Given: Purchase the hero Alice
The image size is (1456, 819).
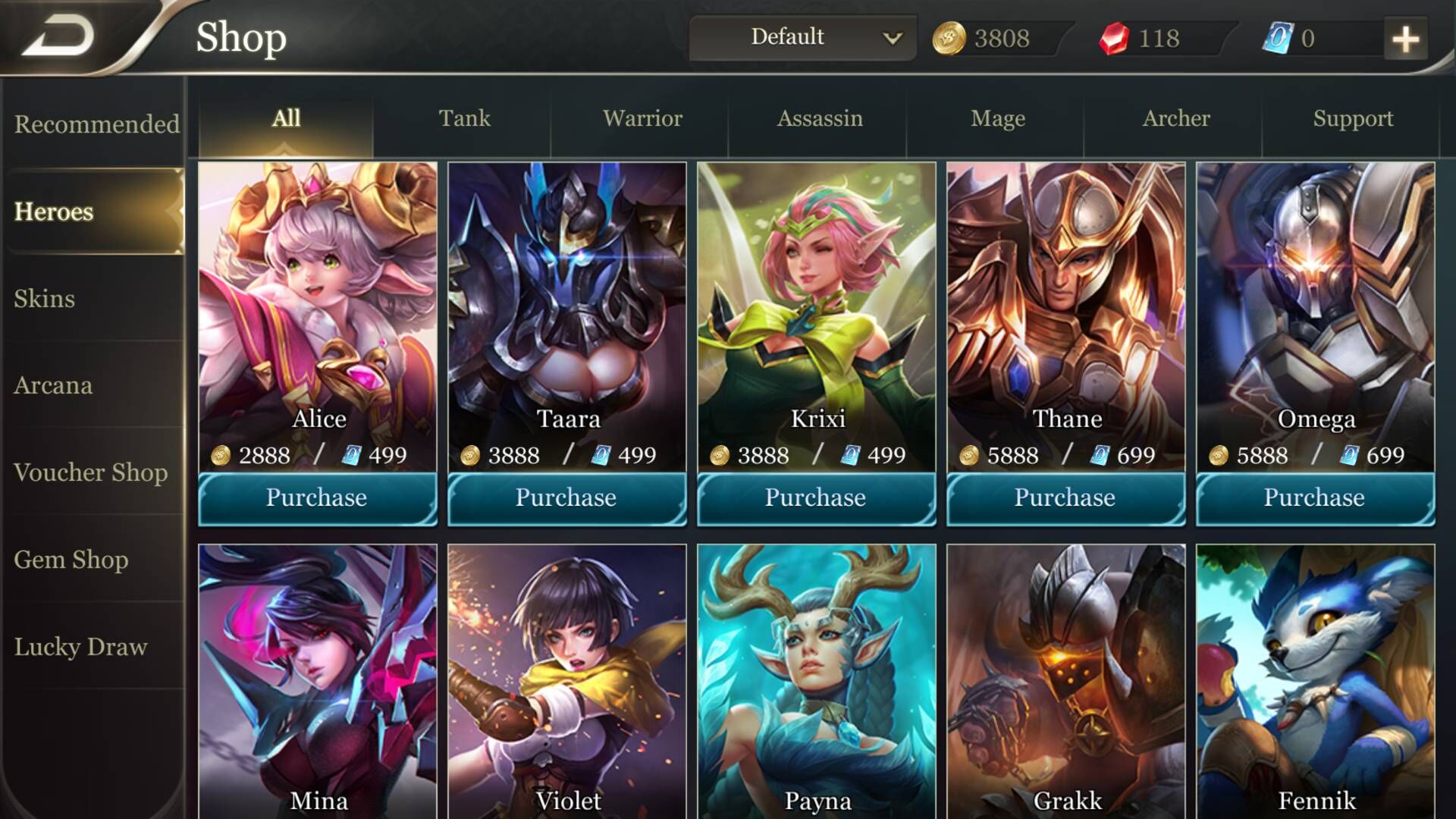Looking at the screenshot, I should point(317,497).
